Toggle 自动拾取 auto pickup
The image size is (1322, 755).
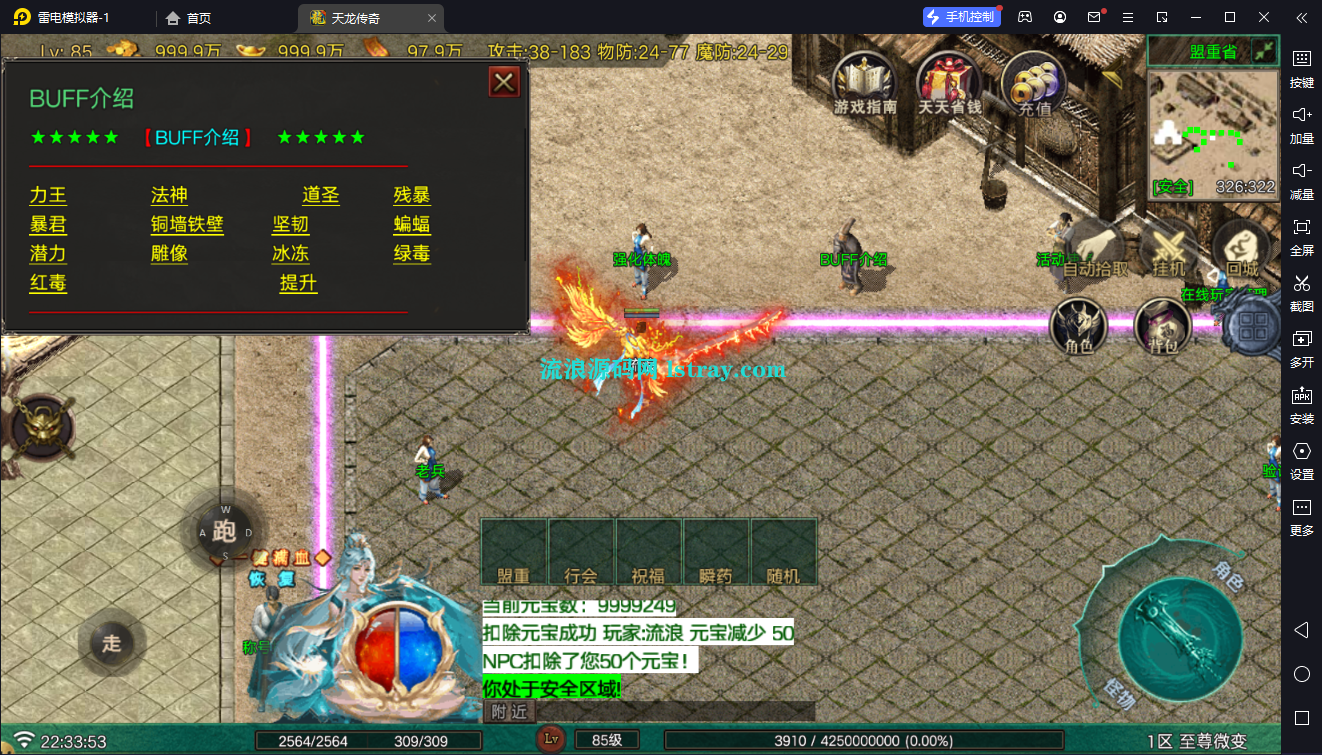(1095, 250)
